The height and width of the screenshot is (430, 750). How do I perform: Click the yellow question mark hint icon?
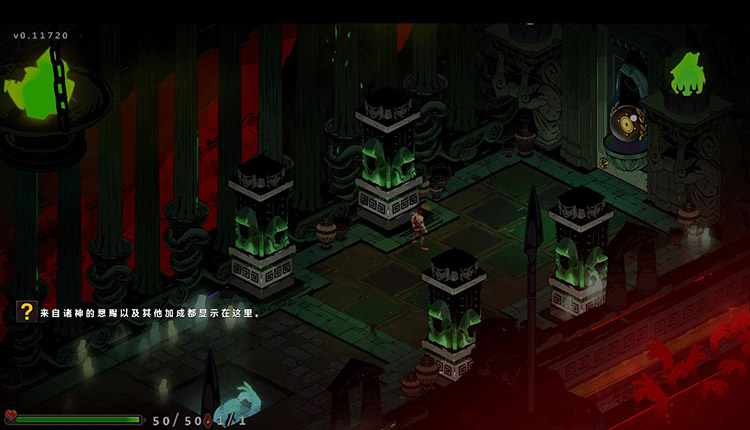coord(27,312)
